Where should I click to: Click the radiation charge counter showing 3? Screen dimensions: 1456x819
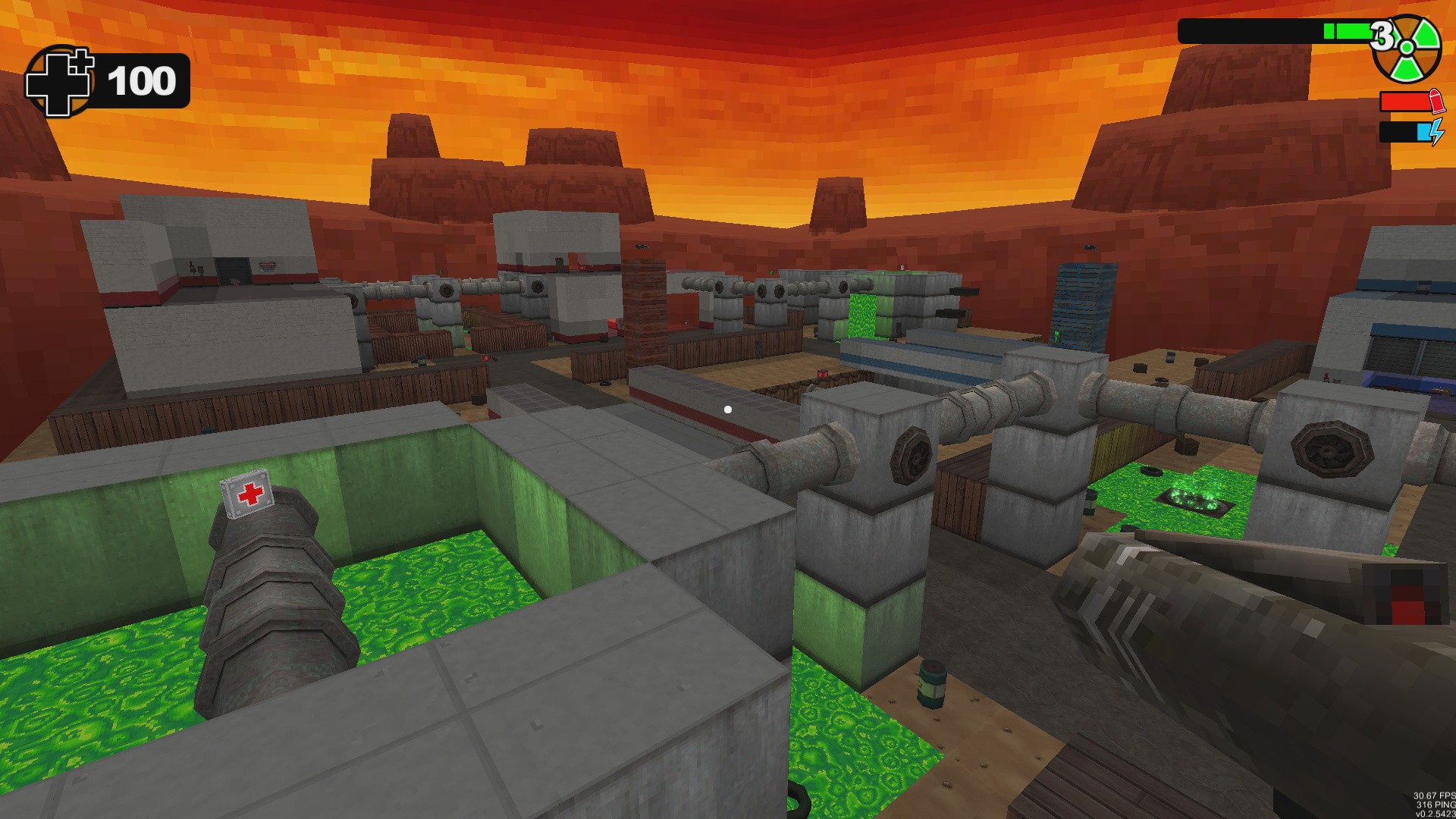click(1384, 33)
